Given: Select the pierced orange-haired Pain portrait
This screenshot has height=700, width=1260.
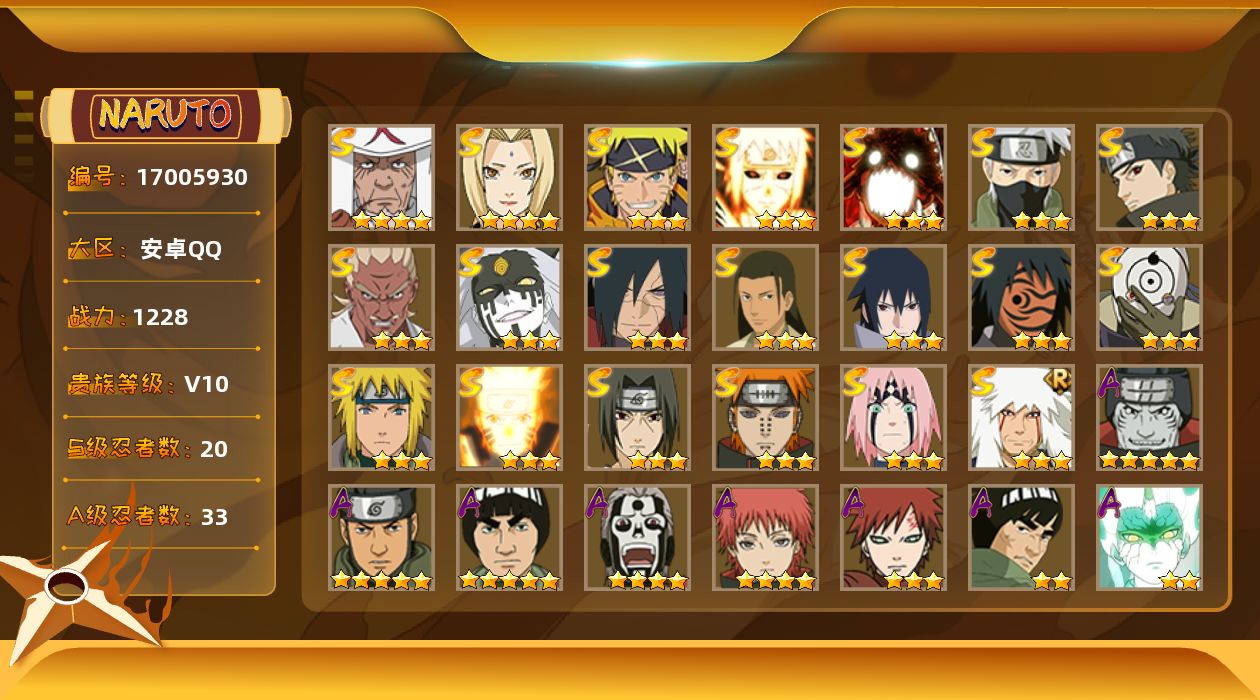Looking at the screenshot, I should [765, 418].
